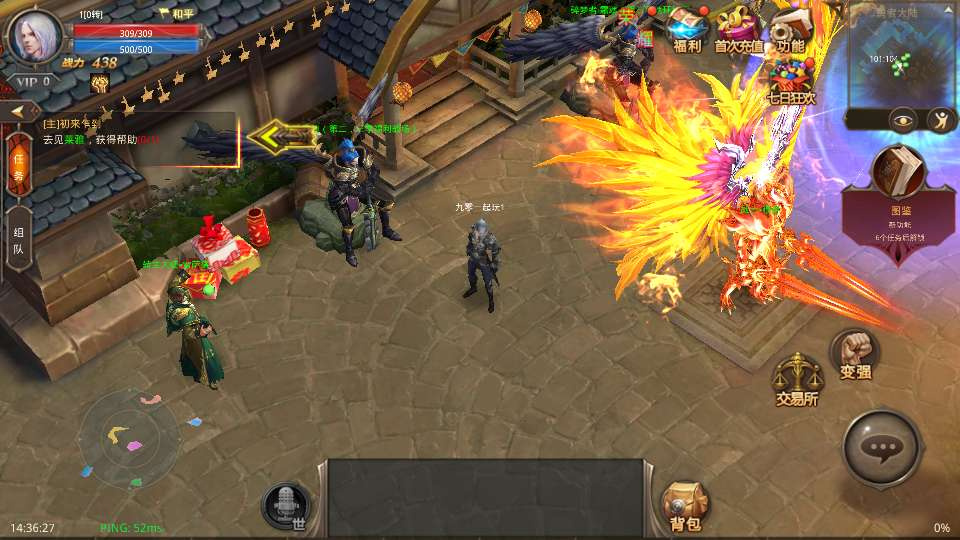Open the character portrait
The width and height of the screenshot is (960, 540).
35,36
